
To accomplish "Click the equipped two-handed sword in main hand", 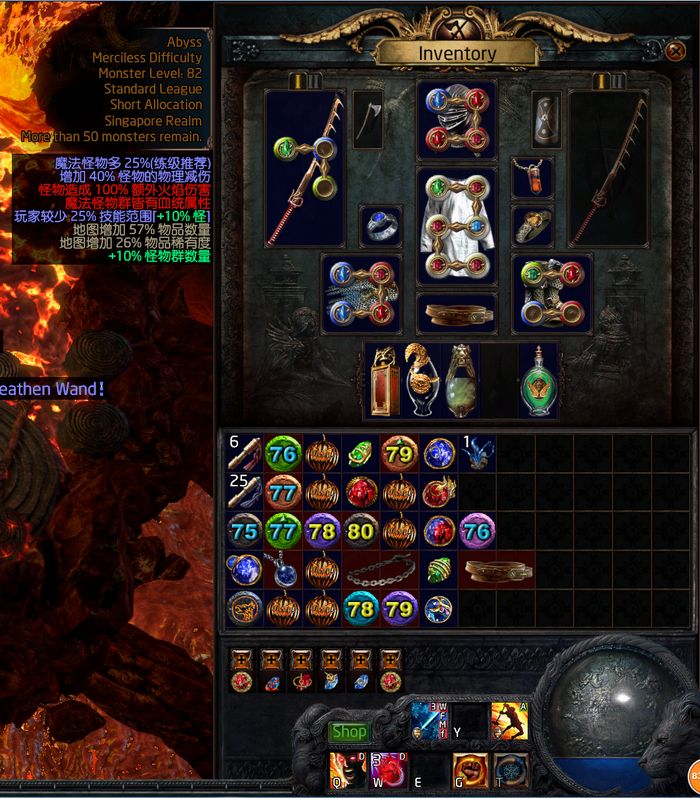I will (x=304, y=168).
